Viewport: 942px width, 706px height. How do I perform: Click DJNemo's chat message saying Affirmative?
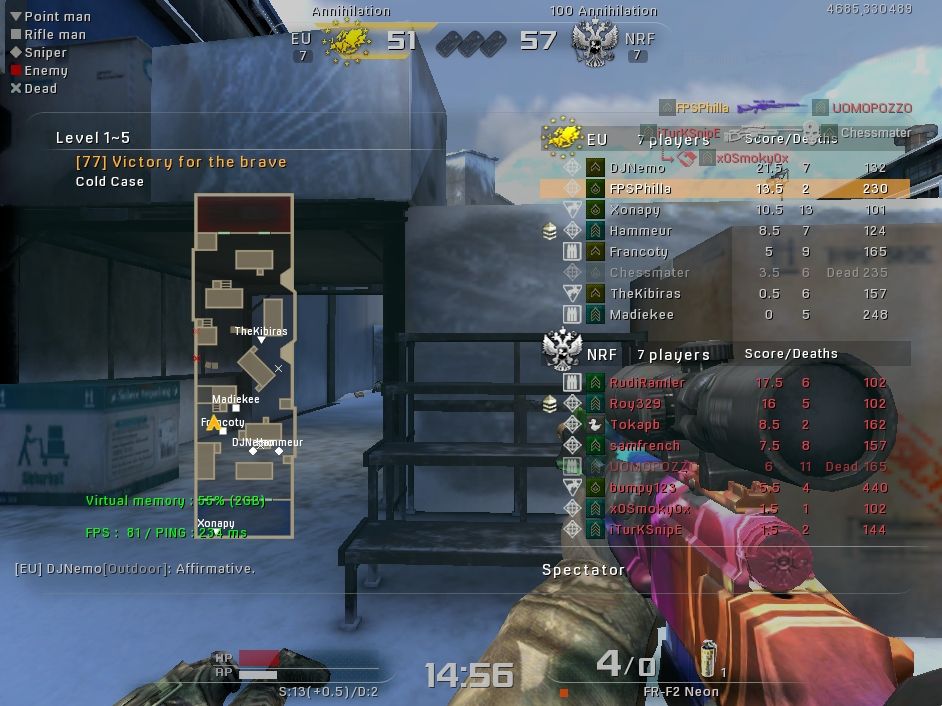click(x=135, y=569)
